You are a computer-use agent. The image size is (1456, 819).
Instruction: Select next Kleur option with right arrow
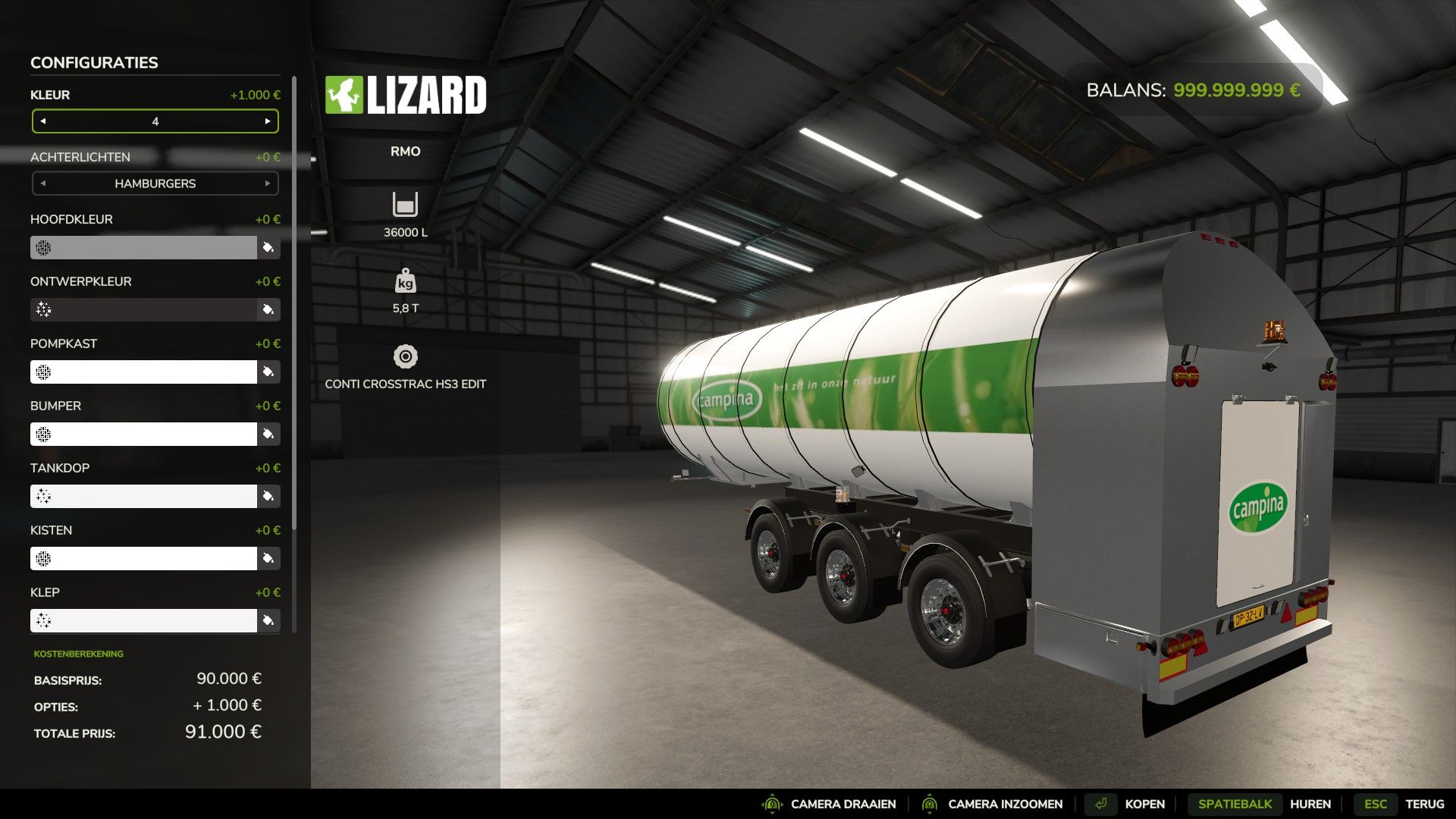point(268,121)
